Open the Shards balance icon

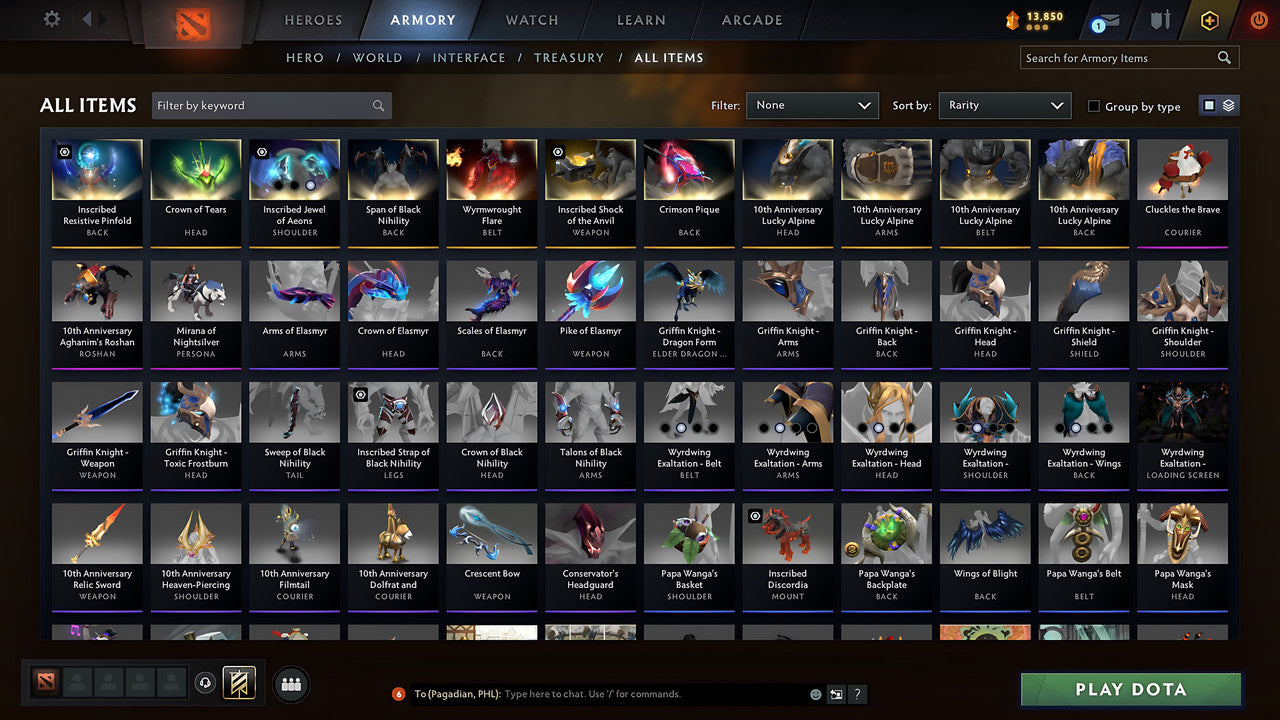(x=1013, y=19)
